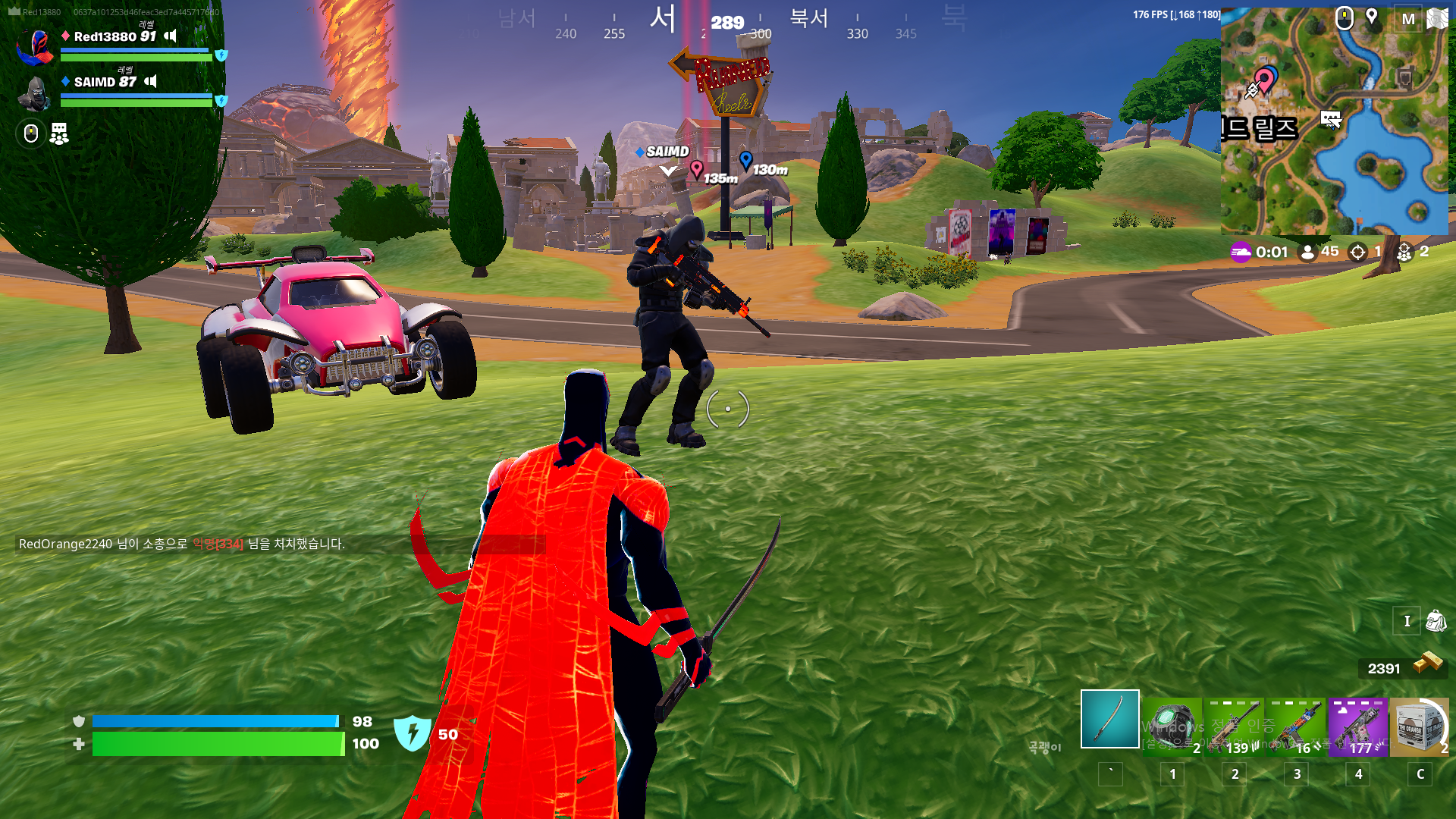The width and height of the screenshot is (1456, 819).
Task: Open the full map via folded map icon
Action: pos(1437,18)
